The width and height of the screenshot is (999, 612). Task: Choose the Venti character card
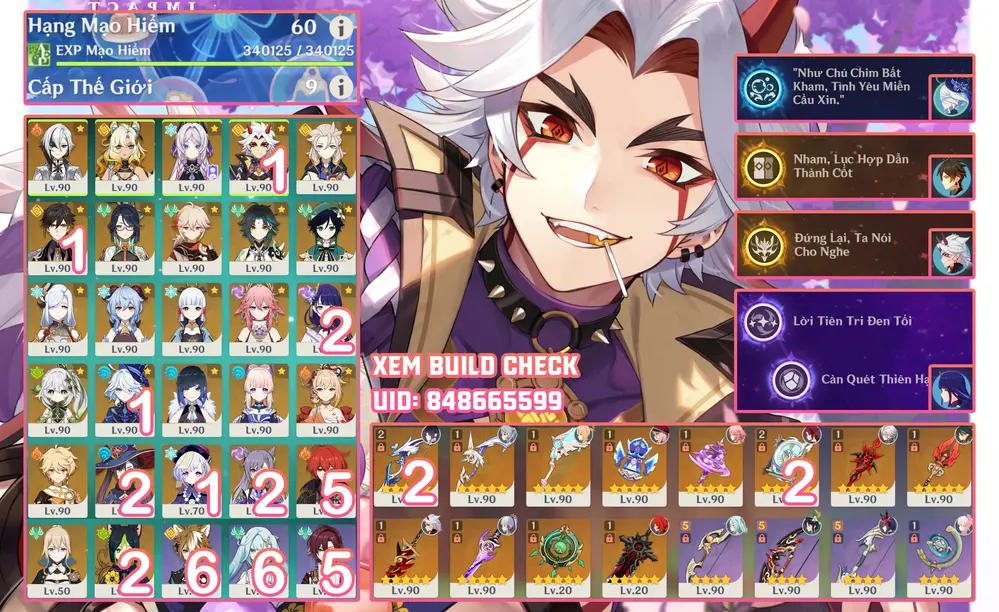[326, 237]
